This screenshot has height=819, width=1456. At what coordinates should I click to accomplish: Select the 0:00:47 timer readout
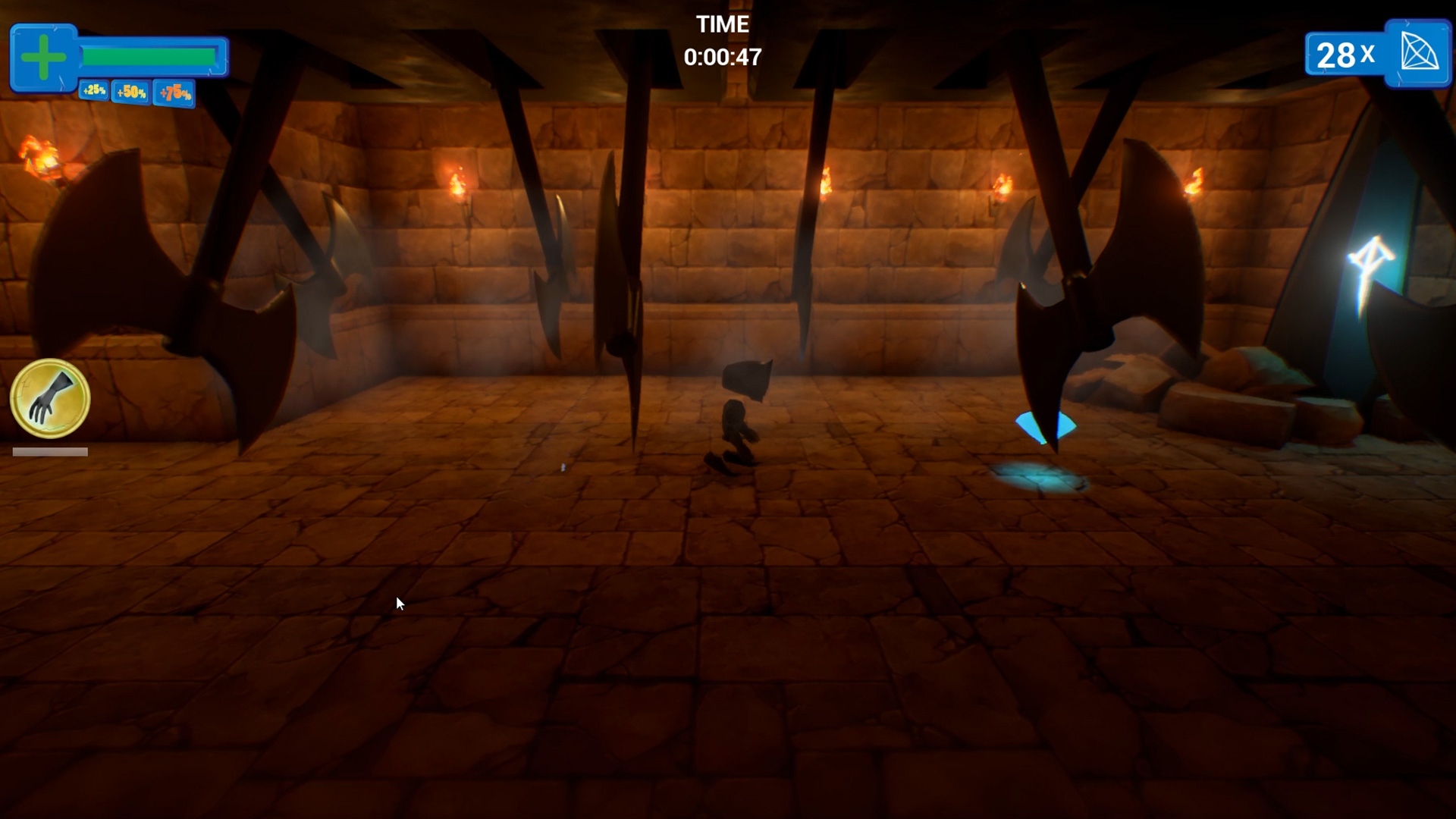point(722,57)
